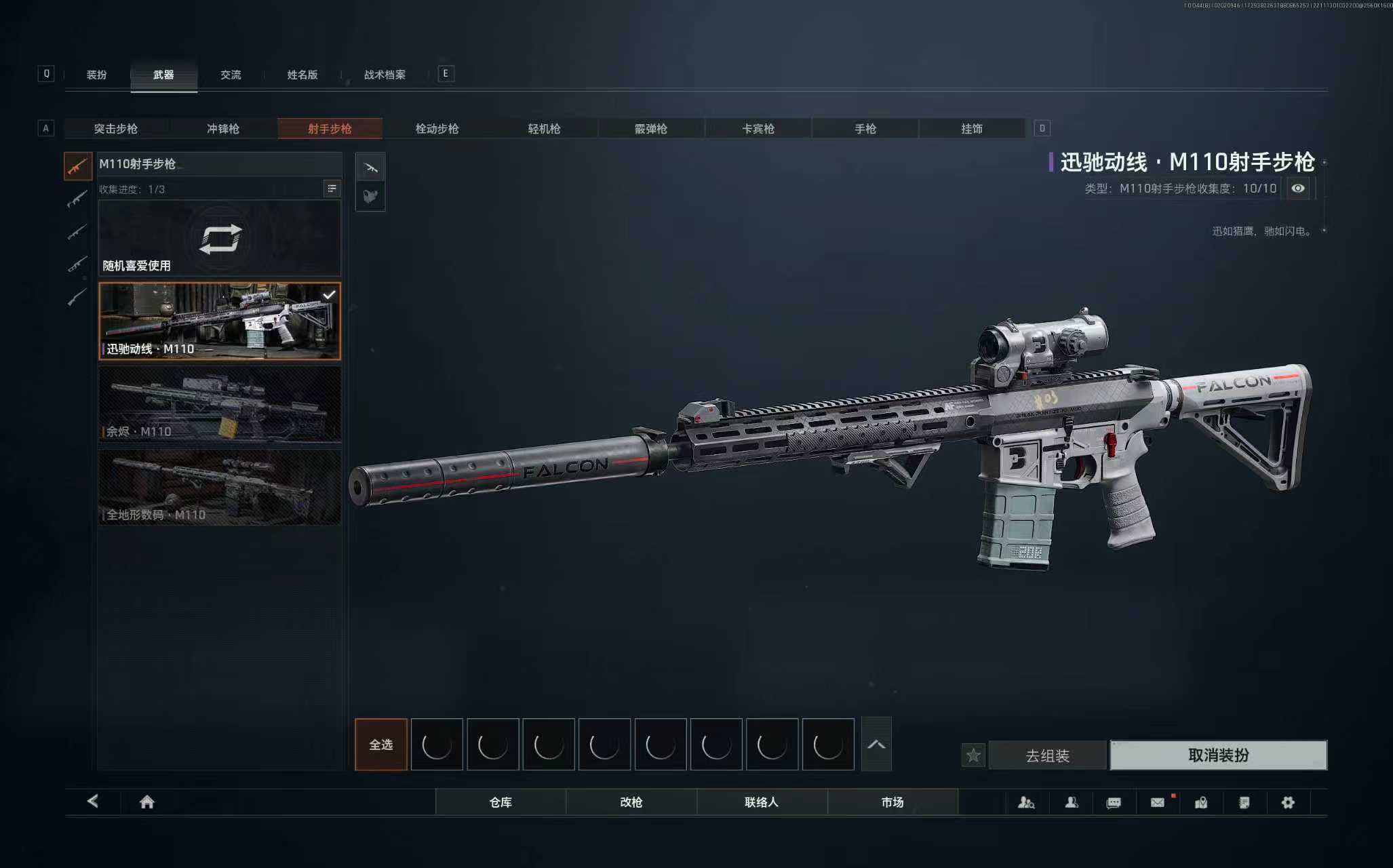Screen dimensions: 1393x868
Task: Go to assembly with 去组装
Action: [1047, 755]
